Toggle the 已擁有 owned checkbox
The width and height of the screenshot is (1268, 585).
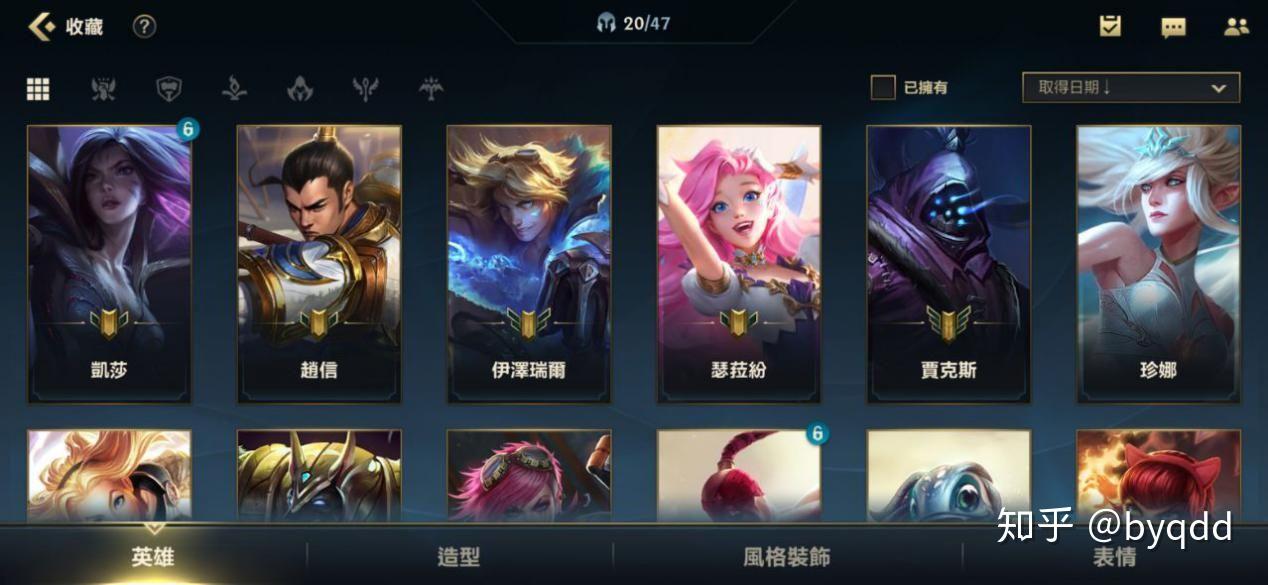click(883, 88)
